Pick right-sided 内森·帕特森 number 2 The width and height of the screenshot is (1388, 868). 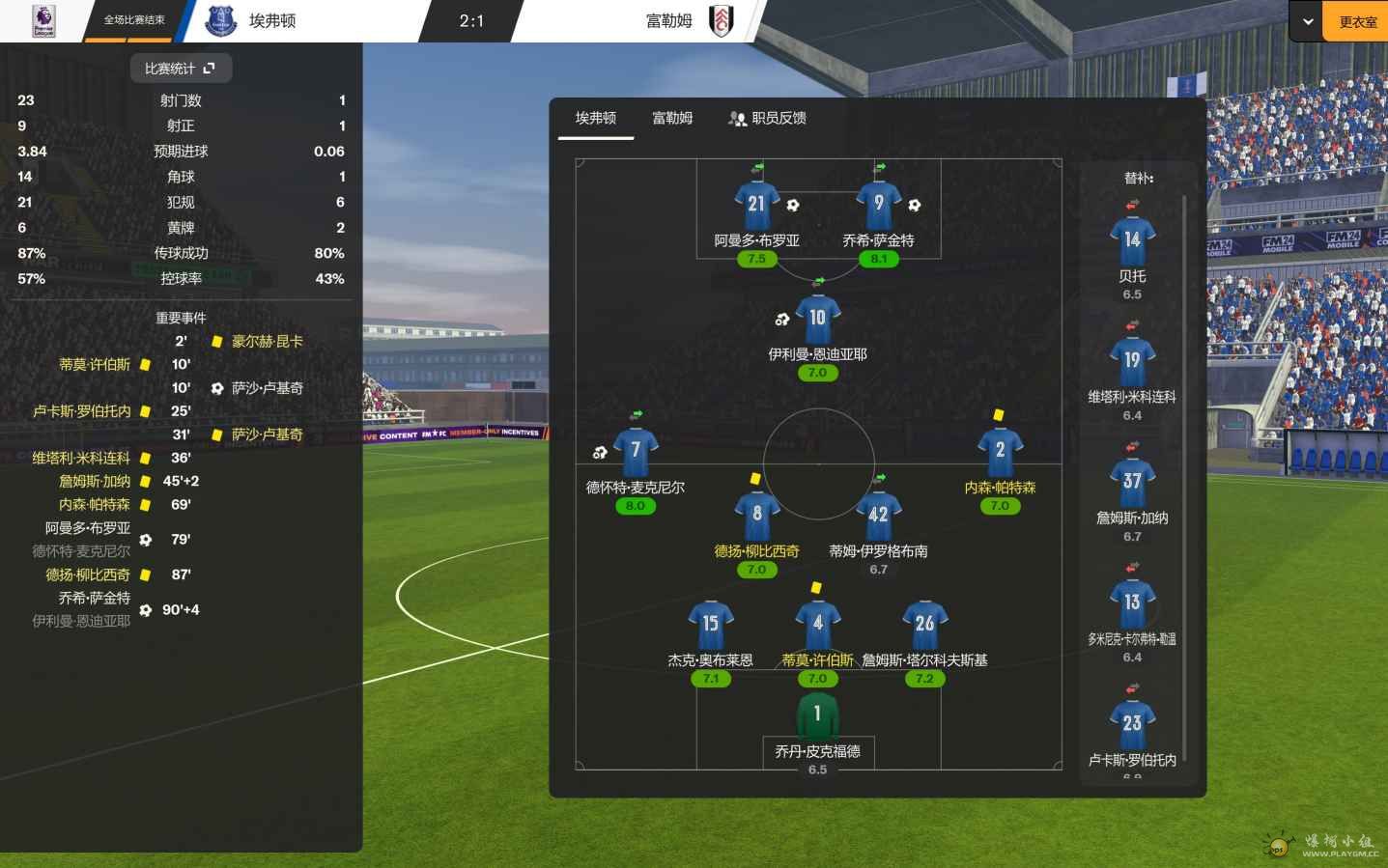1000,451
